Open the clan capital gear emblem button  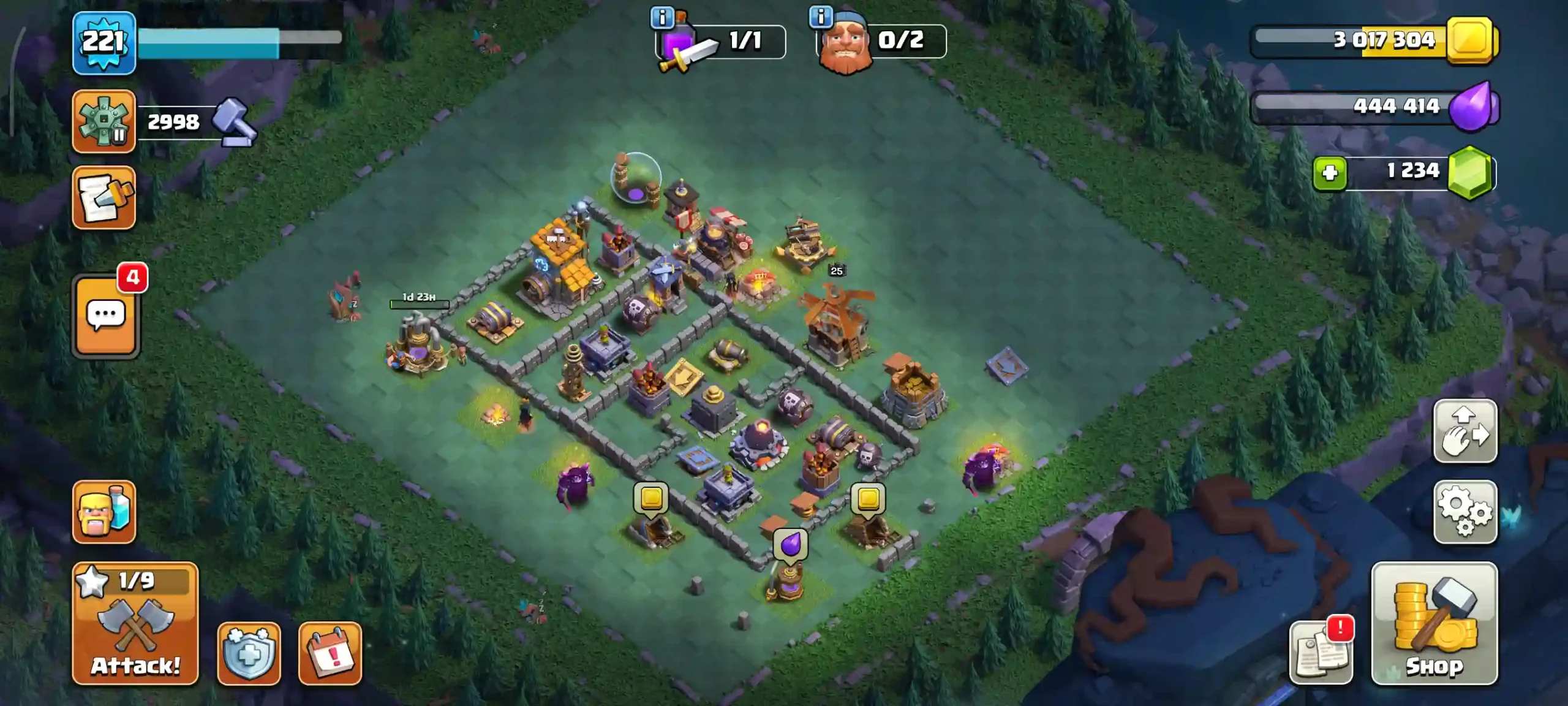(x=104, y=121)
